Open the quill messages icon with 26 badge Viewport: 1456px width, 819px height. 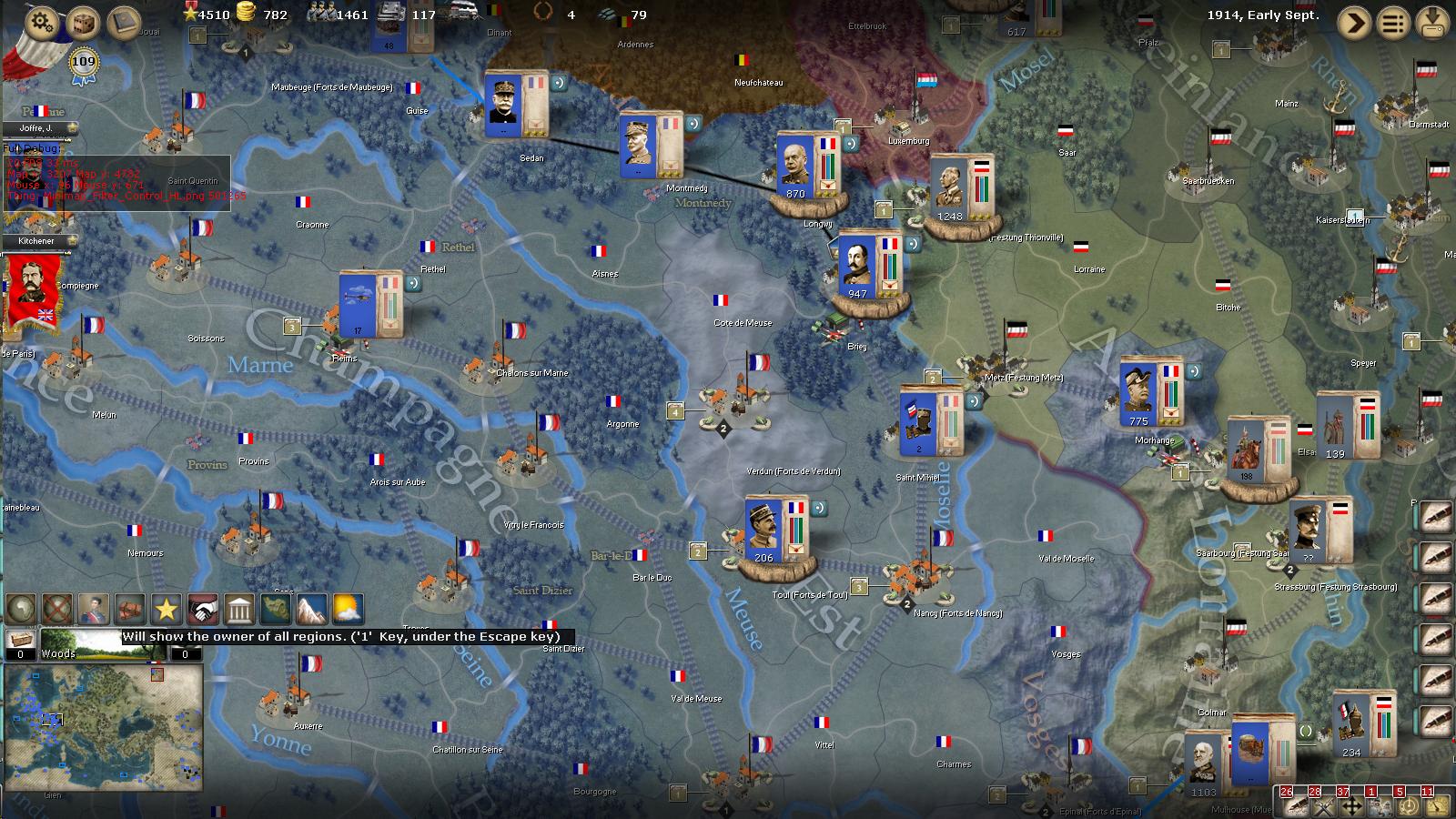point(1297,805)
